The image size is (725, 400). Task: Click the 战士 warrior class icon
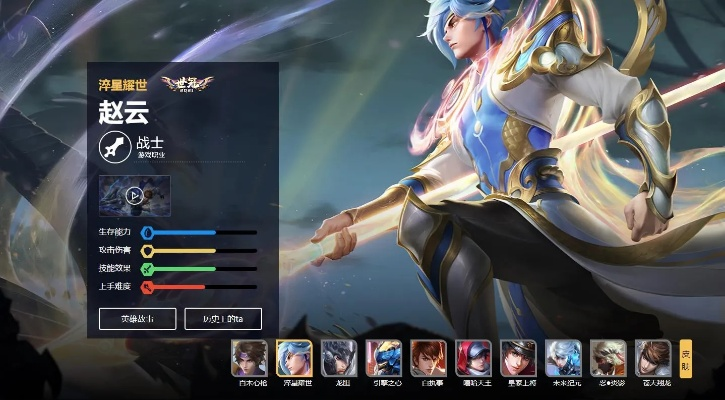[x=115, y=147]
